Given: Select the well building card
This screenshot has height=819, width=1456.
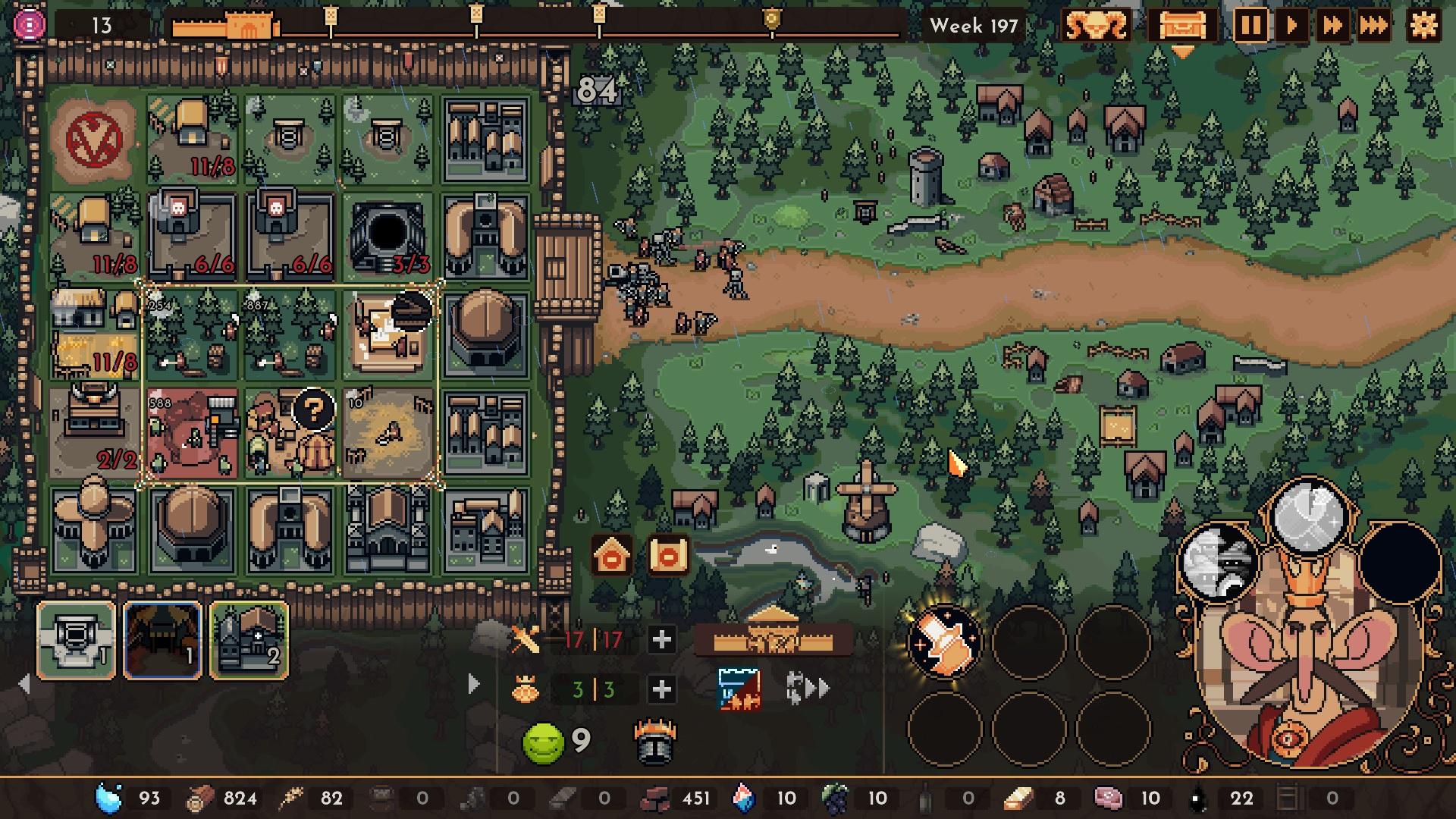Looking at the screenshot, I should click(x=77, y=641).
